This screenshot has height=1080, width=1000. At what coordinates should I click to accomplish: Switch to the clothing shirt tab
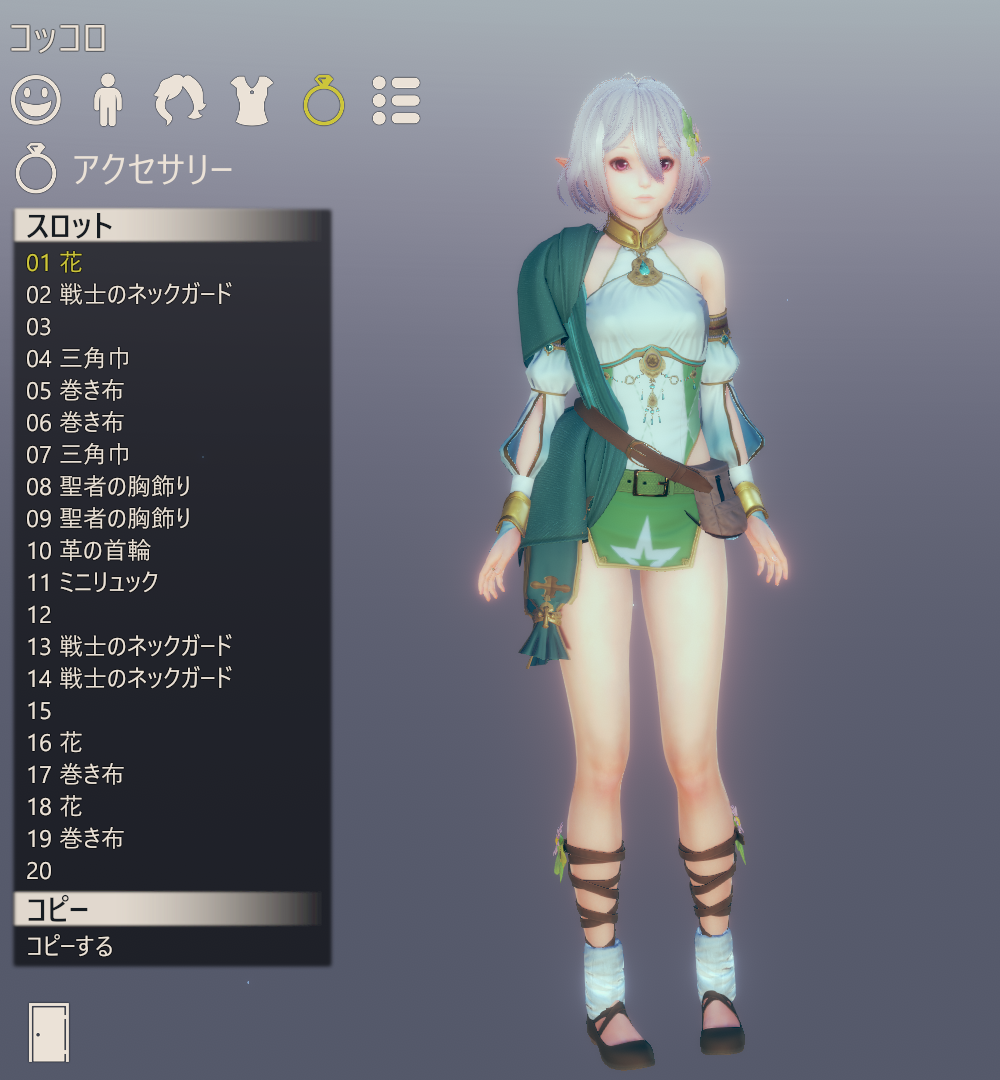click(x=252, y=100)
